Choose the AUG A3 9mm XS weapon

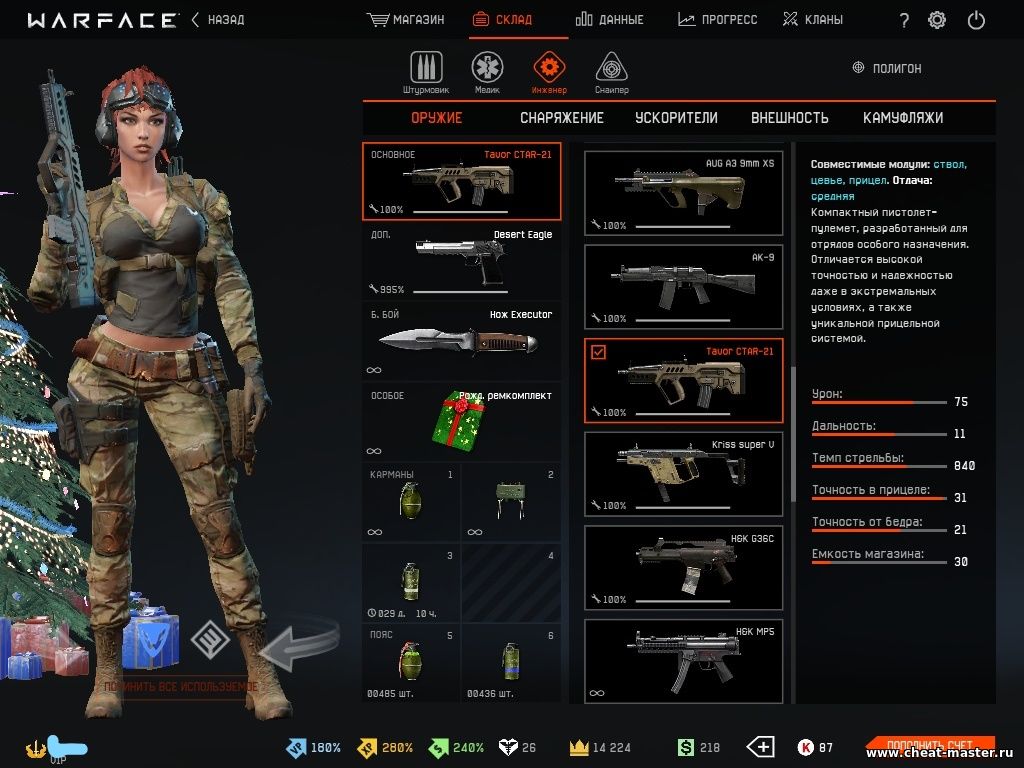pyautogui.click(x=683, y=193)
